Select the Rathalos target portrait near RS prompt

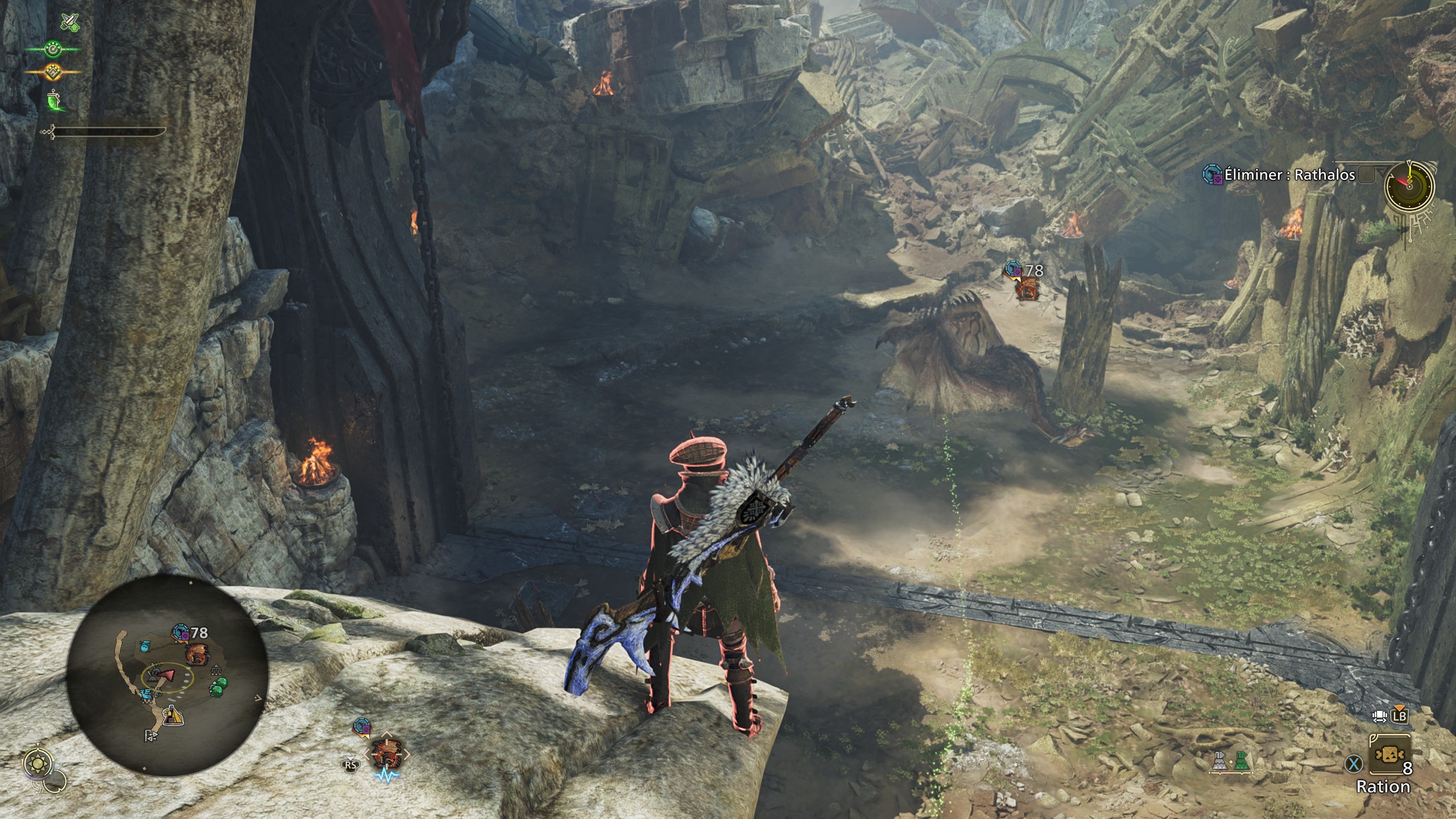pos(386,754)
